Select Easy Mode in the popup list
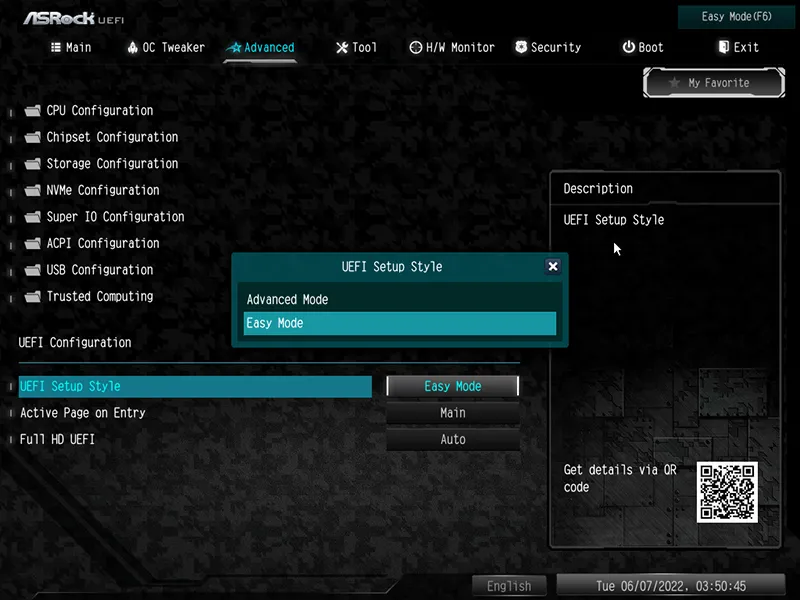This screenshot has height=600, width=800. [399, 324]
